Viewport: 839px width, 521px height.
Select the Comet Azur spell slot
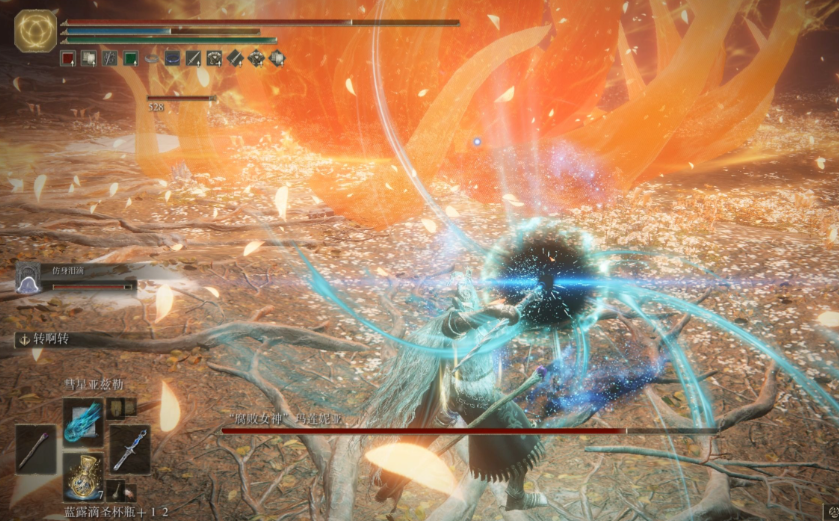[x=83, y=418]
